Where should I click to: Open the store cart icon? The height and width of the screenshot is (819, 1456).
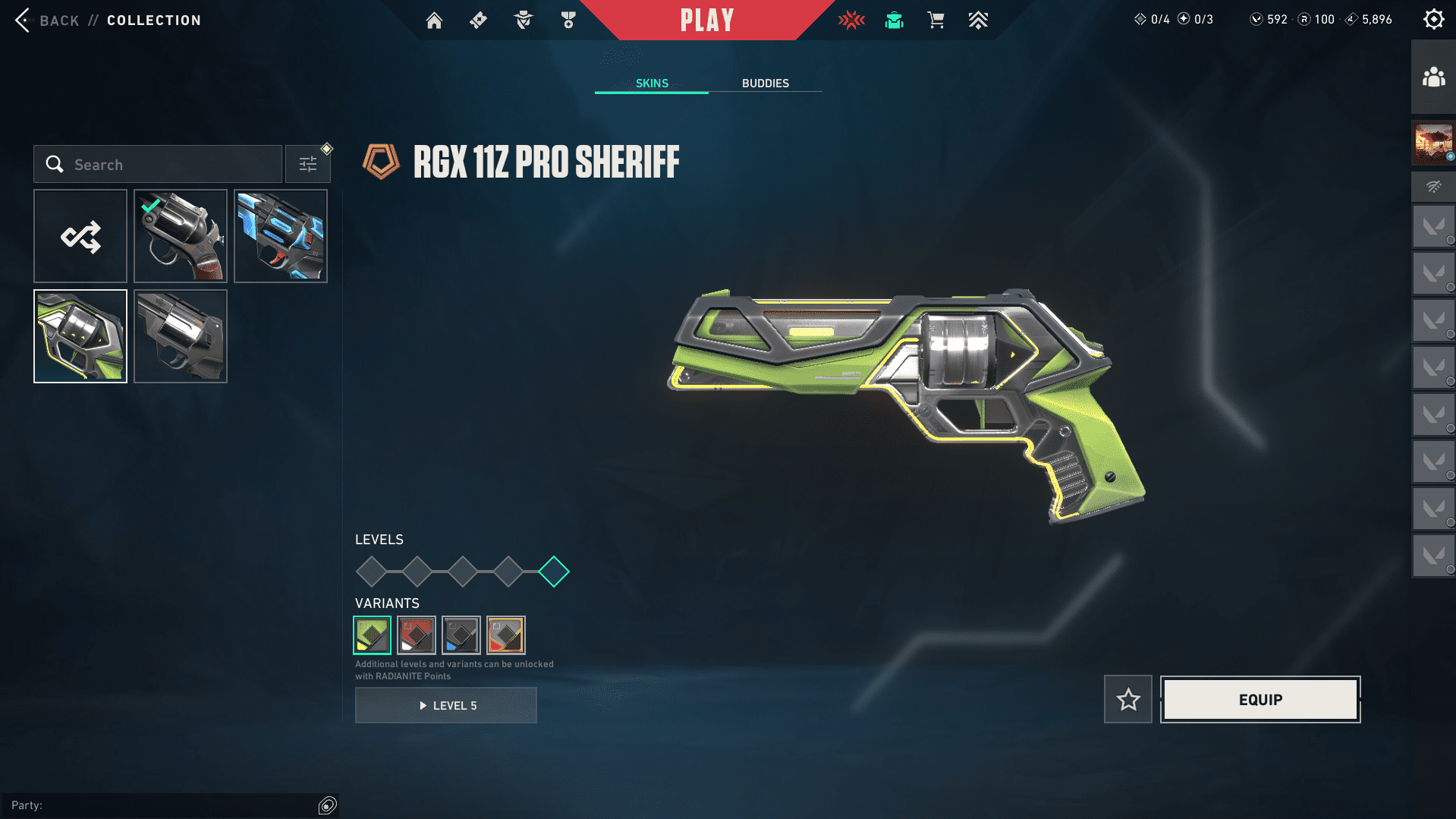936,20
